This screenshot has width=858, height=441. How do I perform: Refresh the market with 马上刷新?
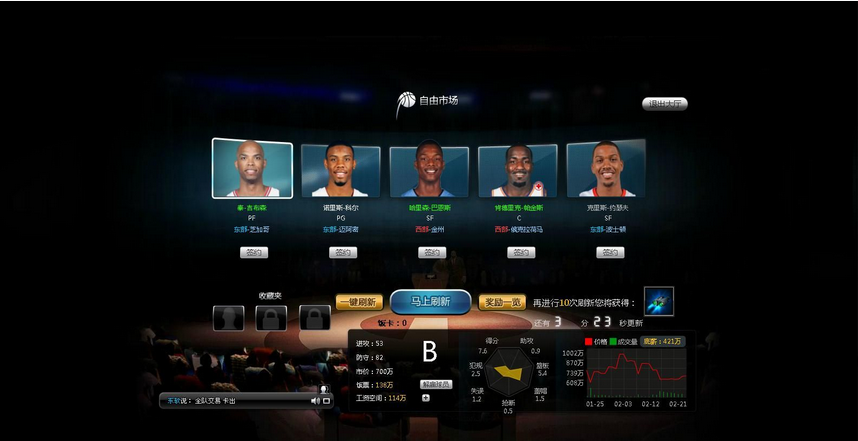[430, 302]
